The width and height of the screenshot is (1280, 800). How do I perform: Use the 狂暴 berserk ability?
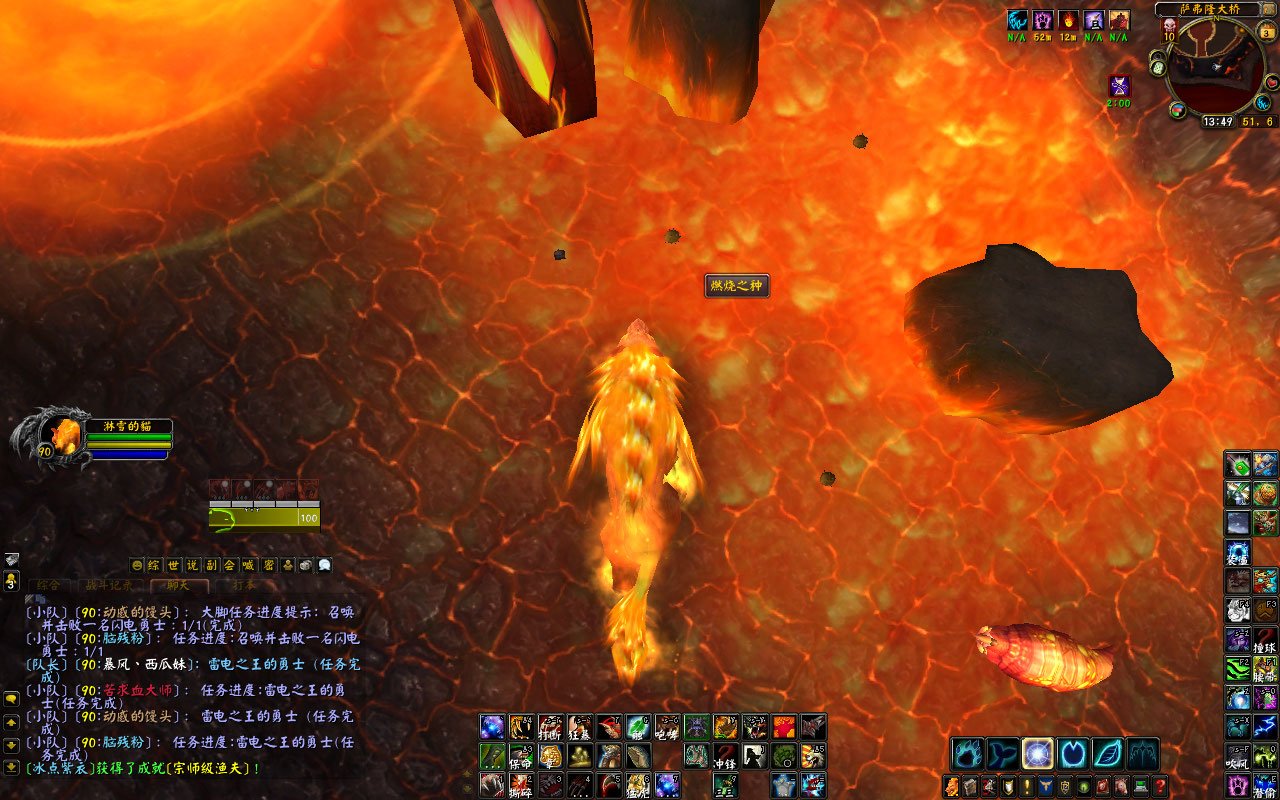580,727
